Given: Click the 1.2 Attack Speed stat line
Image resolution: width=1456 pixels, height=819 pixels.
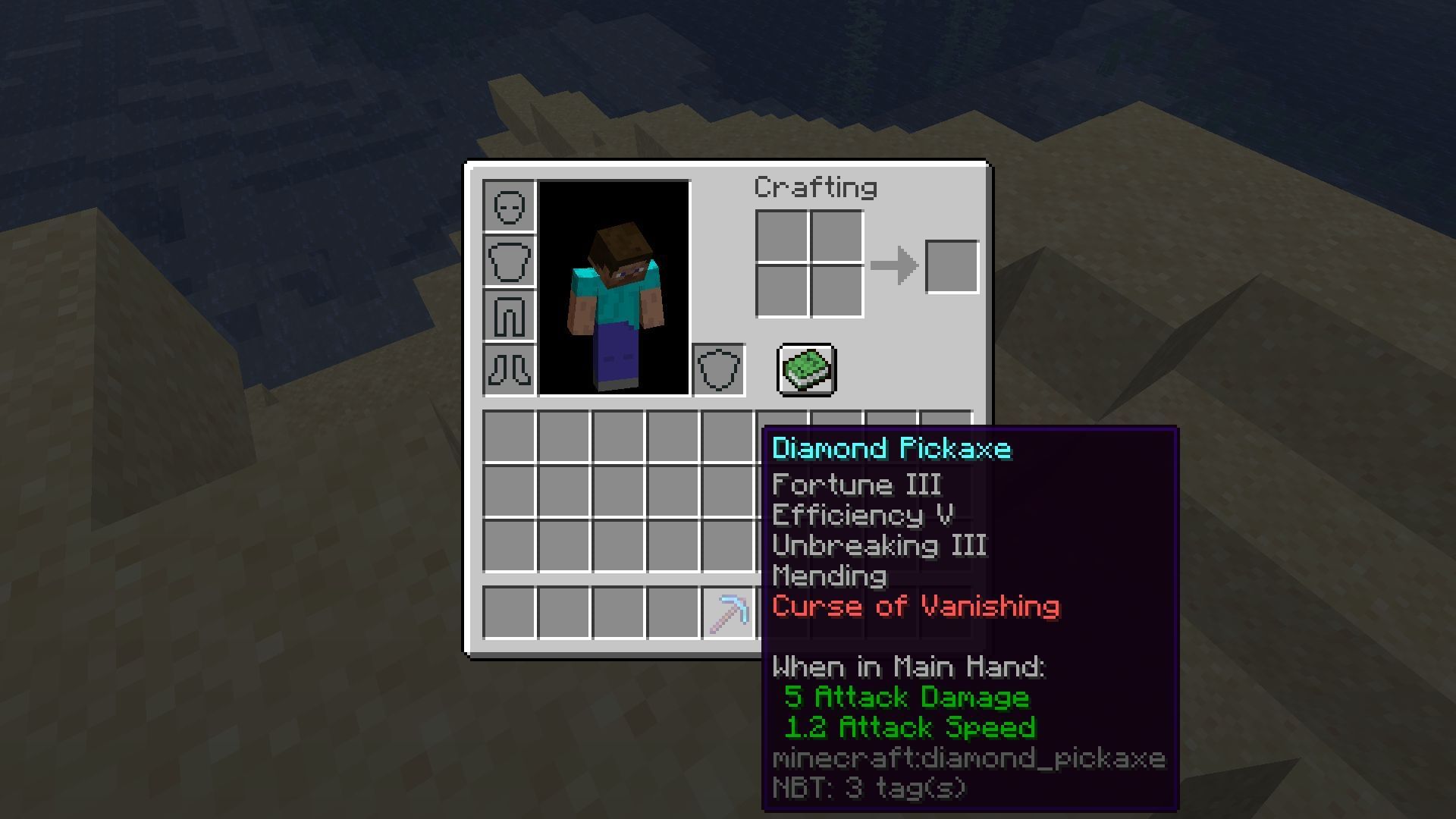Looking at the screenshot, I should point(910,728).
